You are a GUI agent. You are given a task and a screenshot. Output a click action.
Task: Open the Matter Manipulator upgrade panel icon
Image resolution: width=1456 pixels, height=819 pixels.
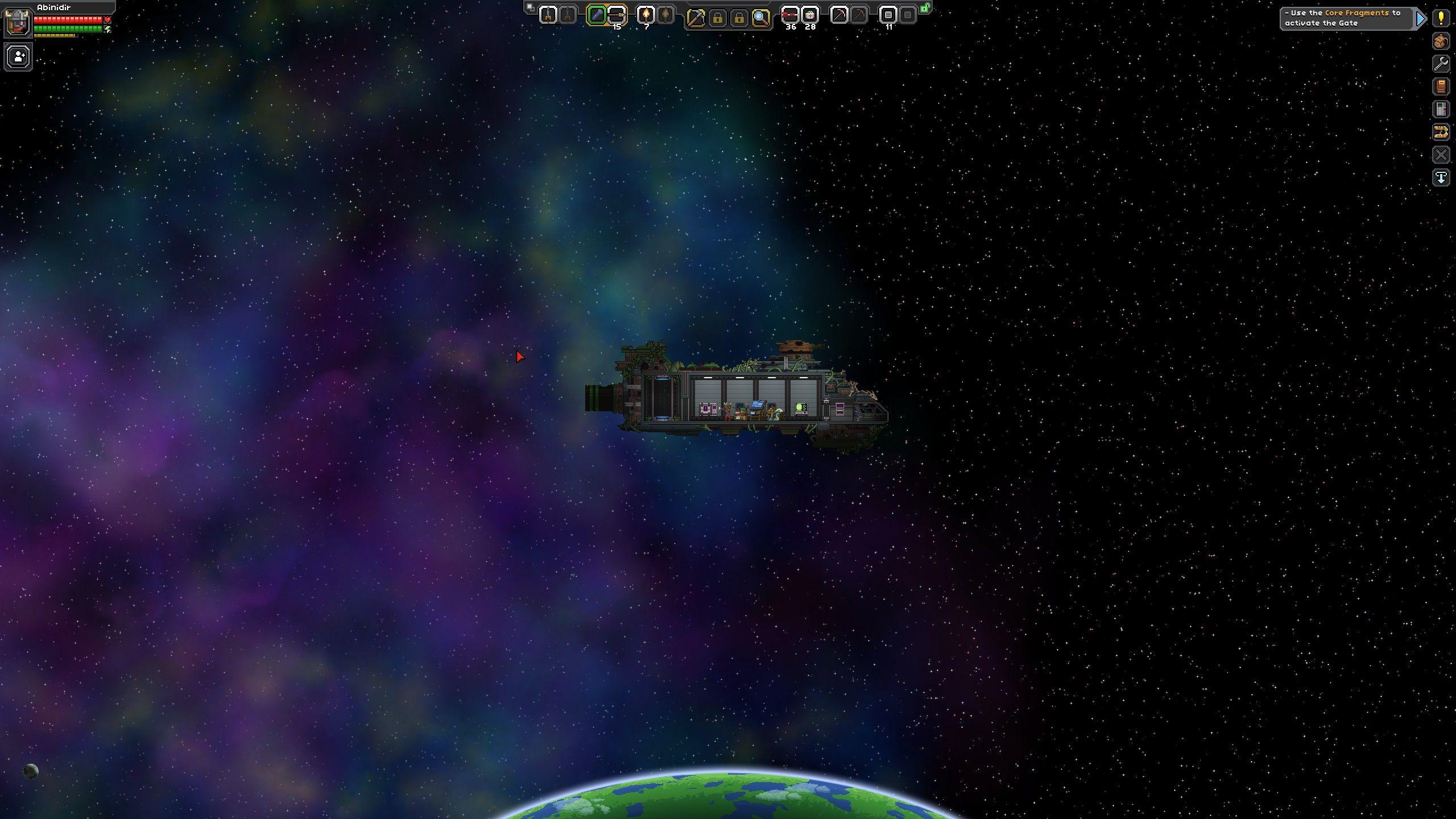click(x=1441, y=131)
